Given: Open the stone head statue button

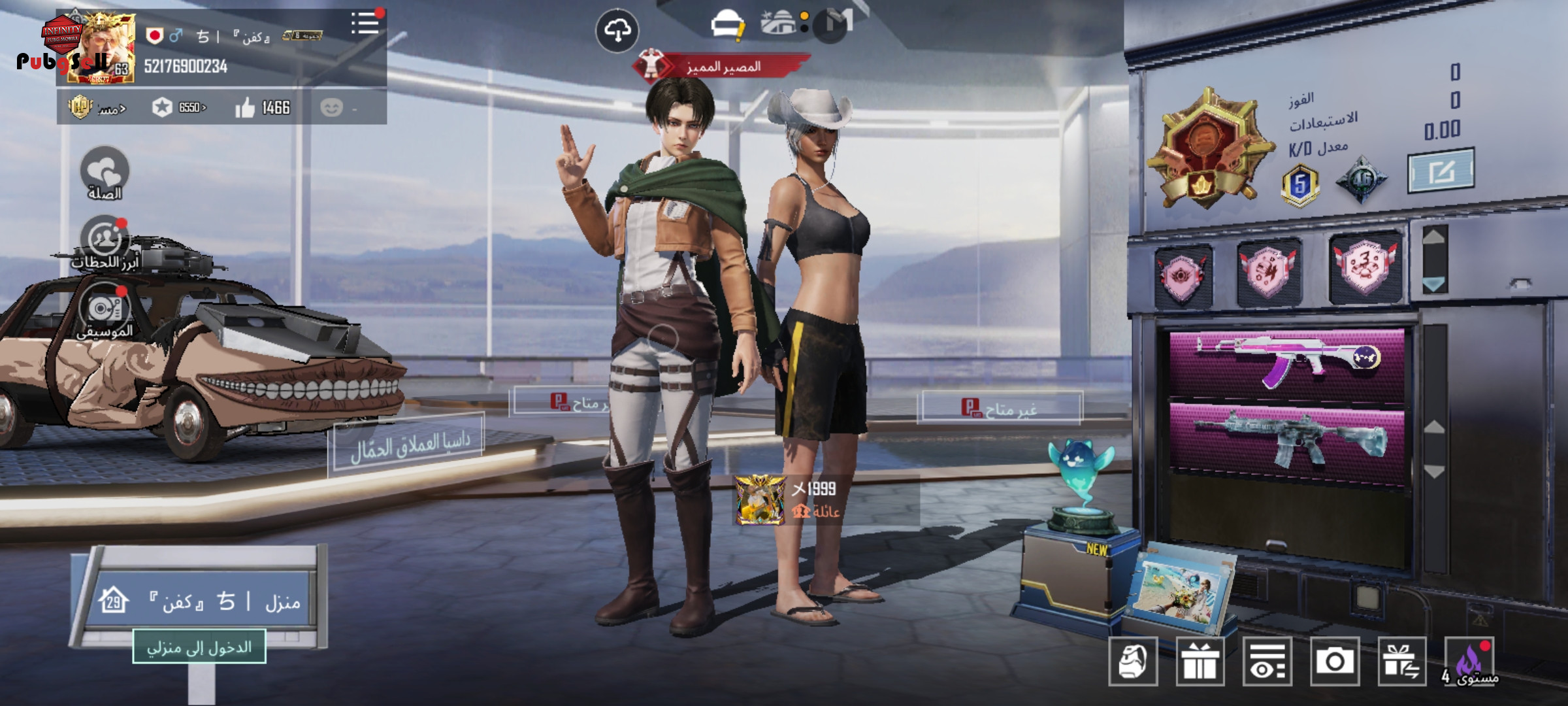Looking at the screenshot, I should [x=1133, y=662].
